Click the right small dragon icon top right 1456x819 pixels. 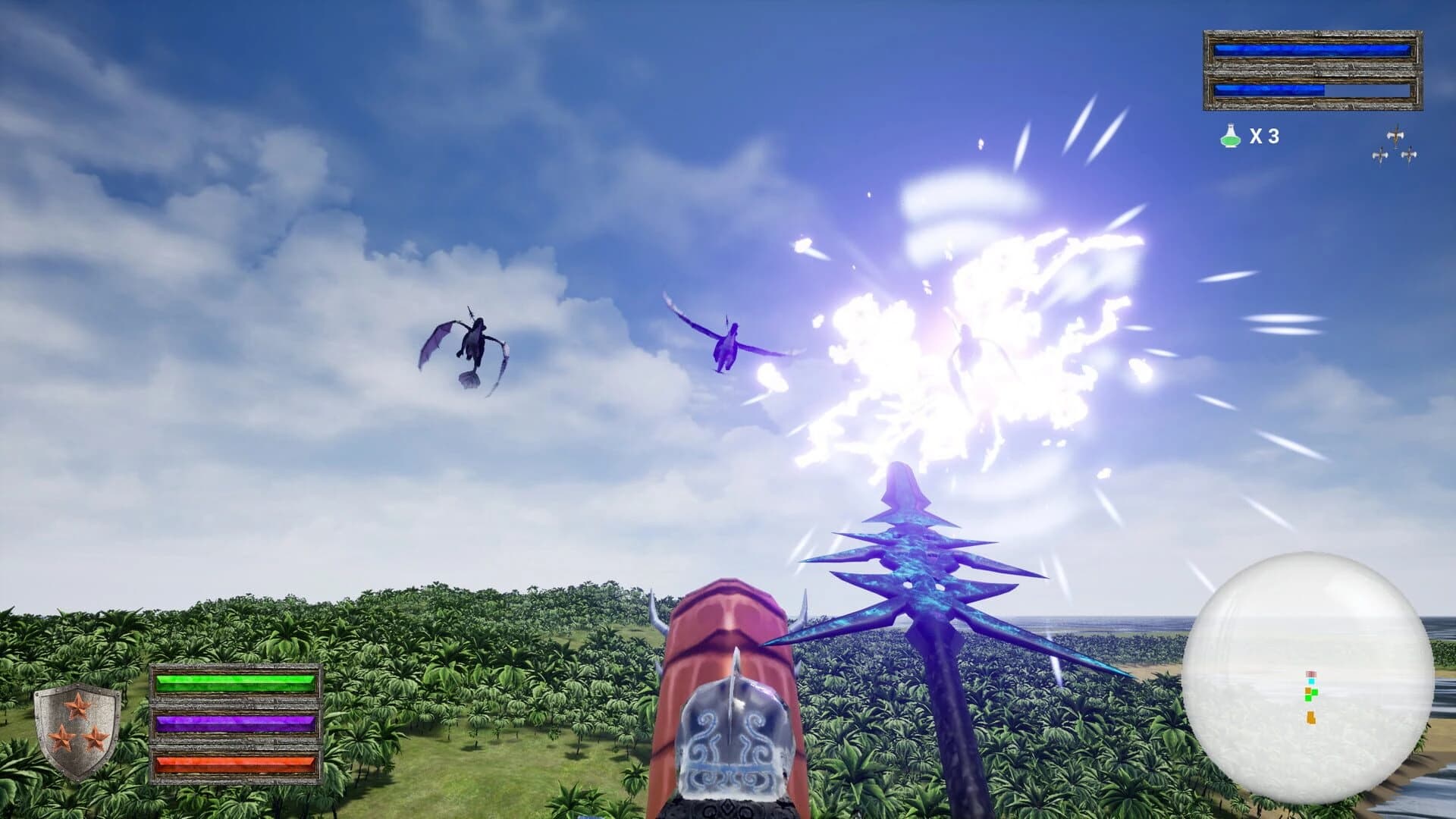coord(1409,155)
